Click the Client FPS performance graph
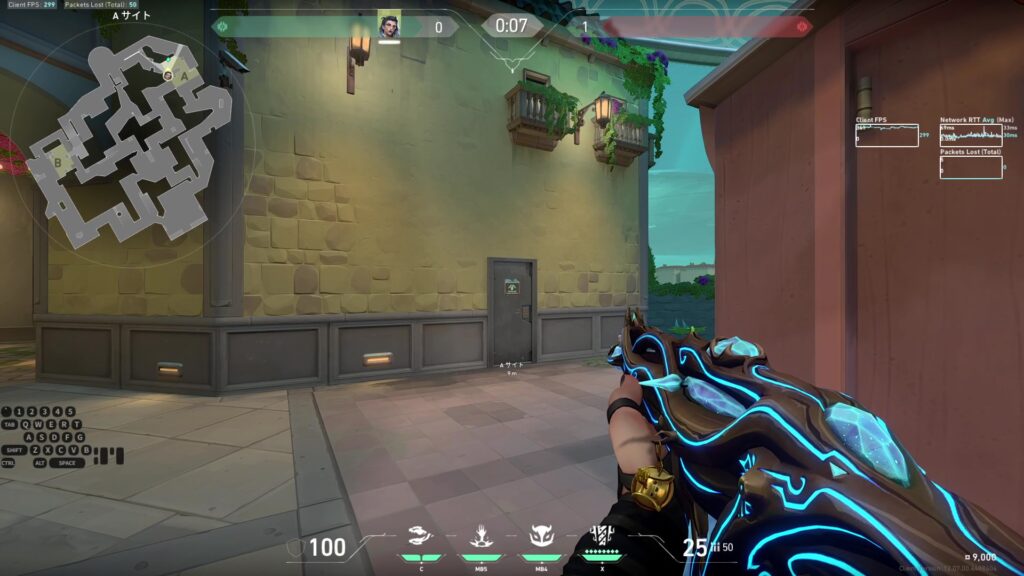The image size is (1024, 576). 886,135
